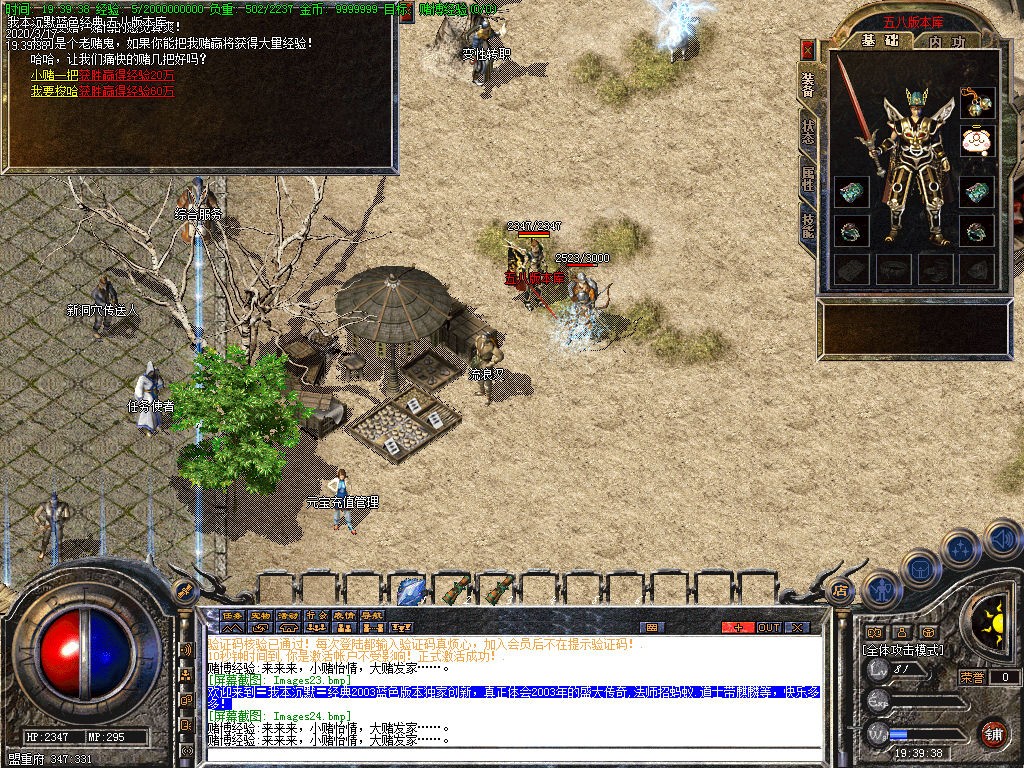The width and height of the screenshot is (1024, 768).
Task: Close the character equipment panel
Action: (x=808, y=49)
